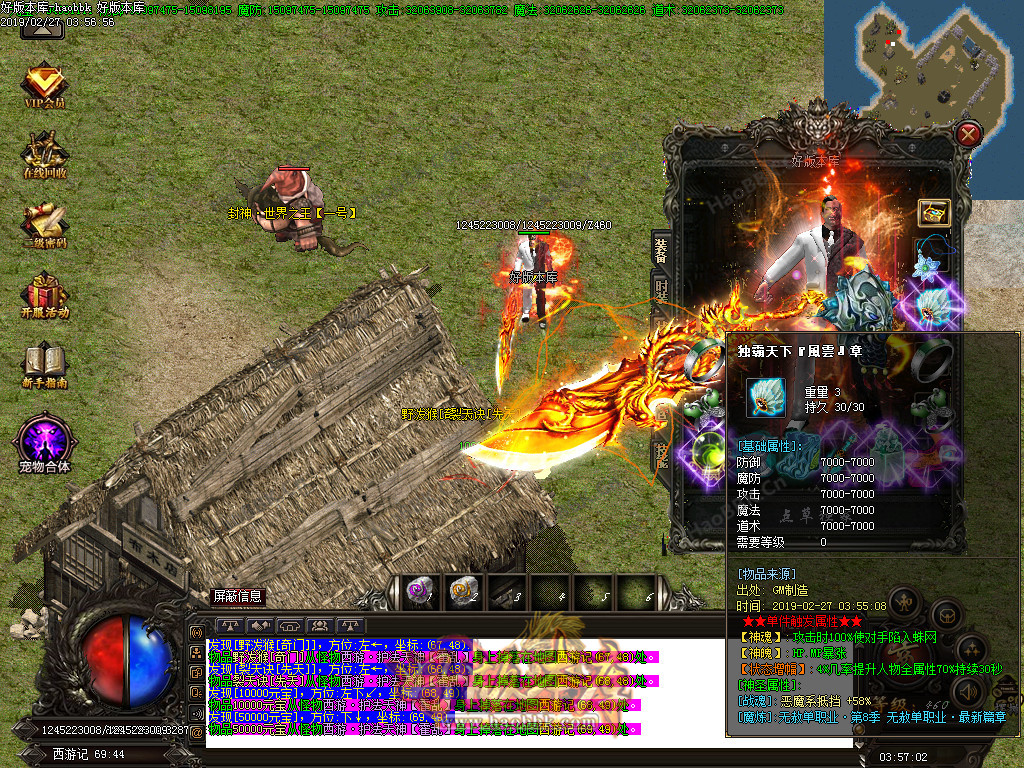Open the treasure chest icon in character panel

[x=934, y=212]
